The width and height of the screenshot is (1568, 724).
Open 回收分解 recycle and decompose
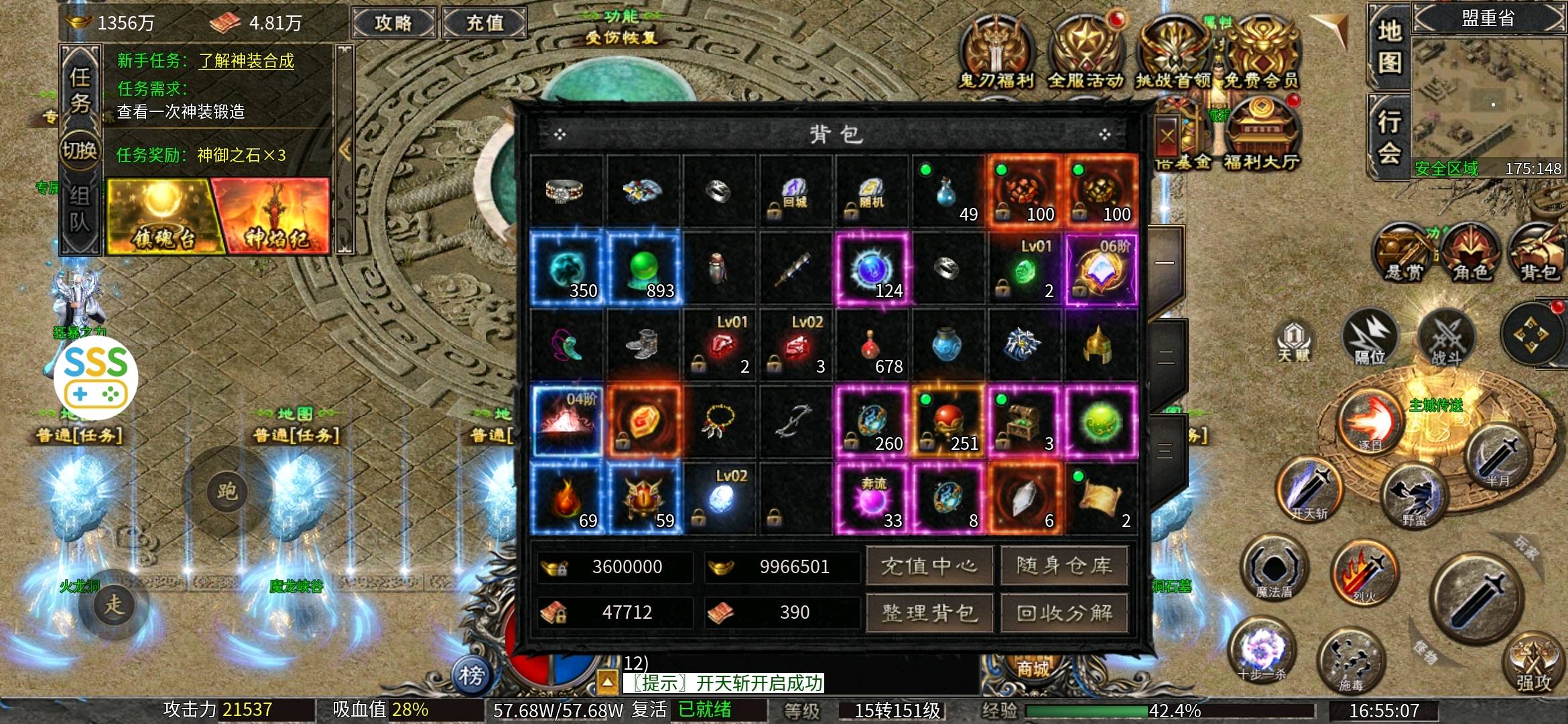coord(1064,613)
